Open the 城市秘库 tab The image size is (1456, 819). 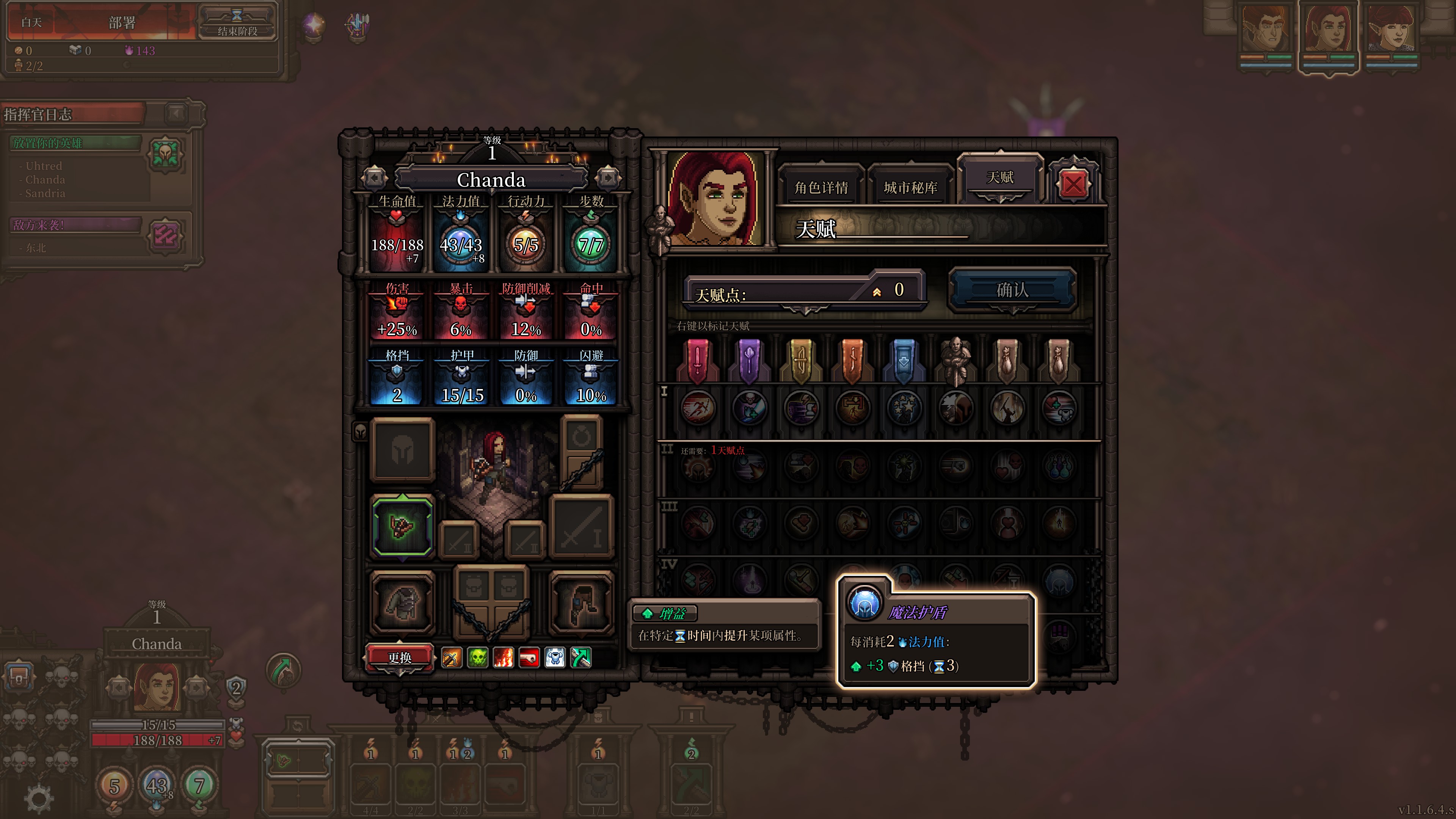tap(910, 187)
